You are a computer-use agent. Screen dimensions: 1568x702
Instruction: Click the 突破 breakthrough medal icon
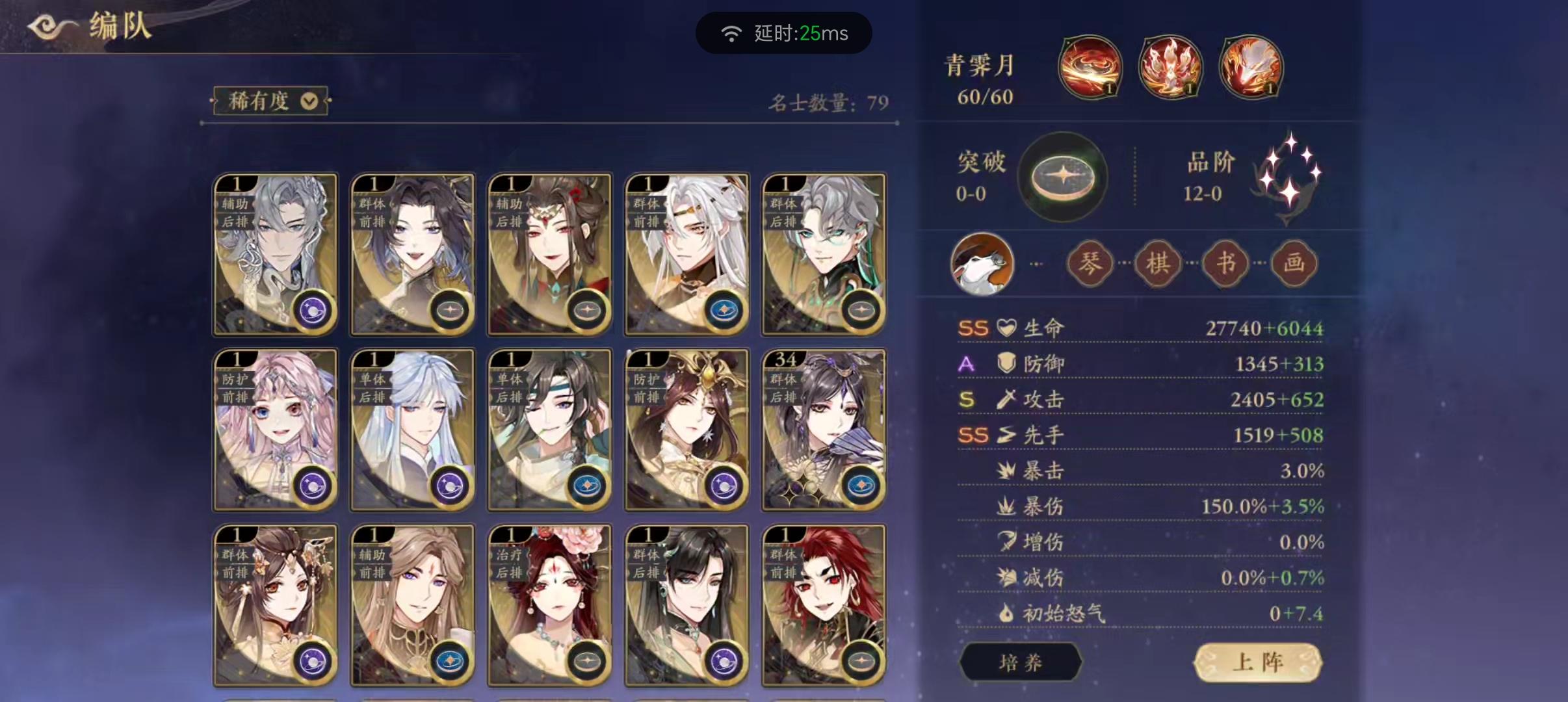pos(1062,177)
